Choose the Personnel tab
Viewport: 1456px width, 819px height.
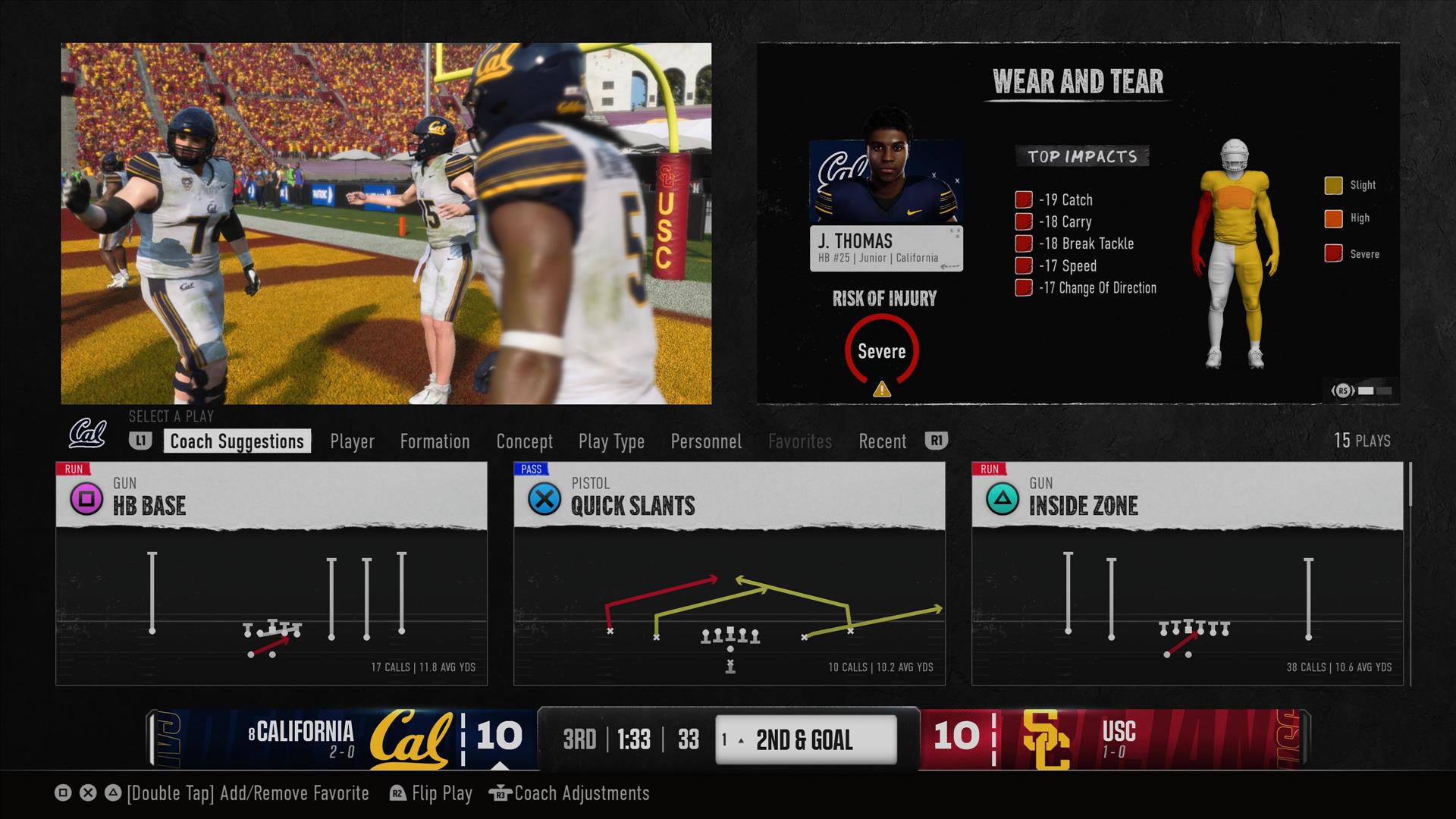[x=706, y=441]
